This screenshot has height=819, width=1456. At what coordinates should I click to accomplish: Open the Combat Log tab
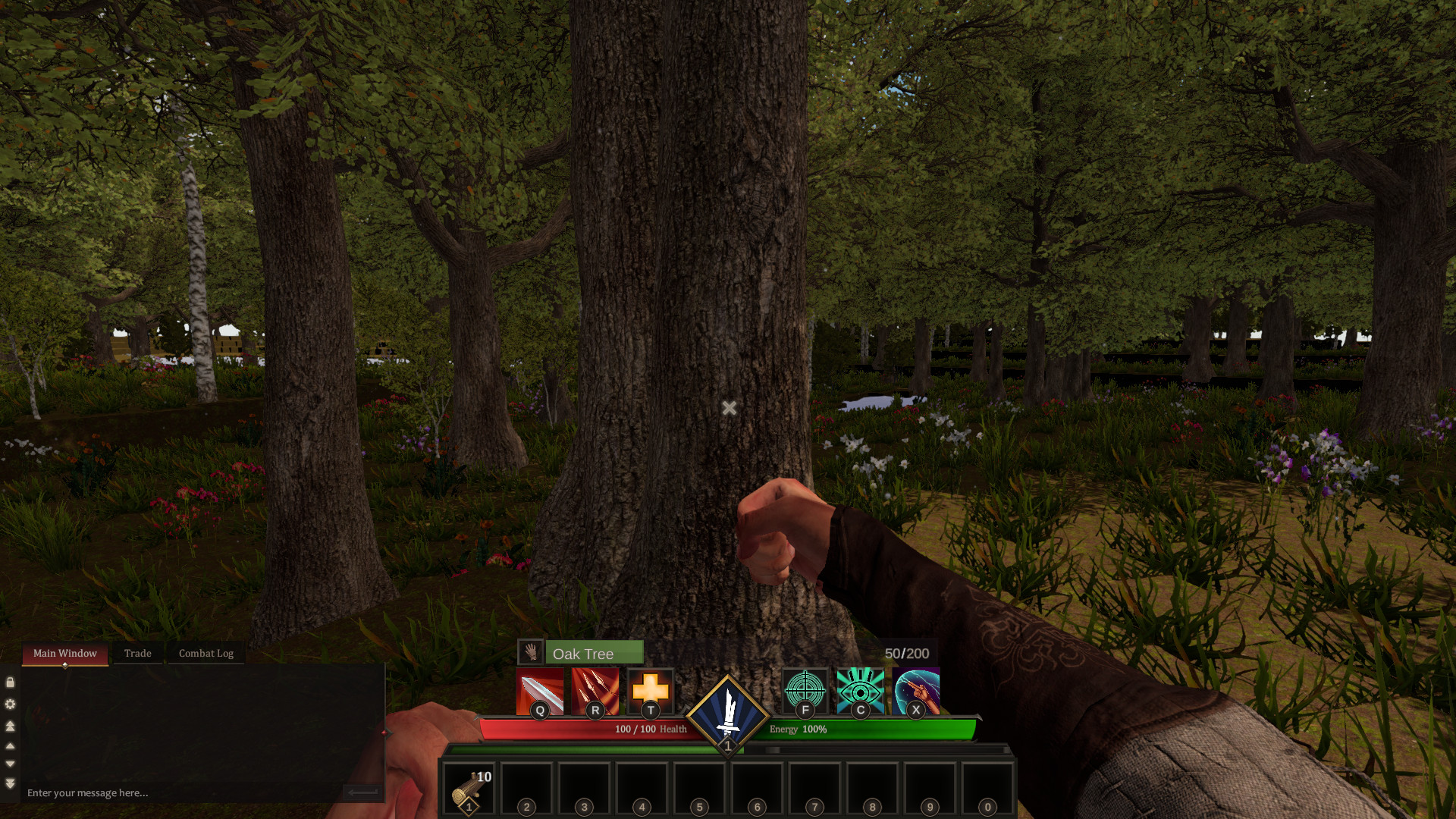(206, 653)
